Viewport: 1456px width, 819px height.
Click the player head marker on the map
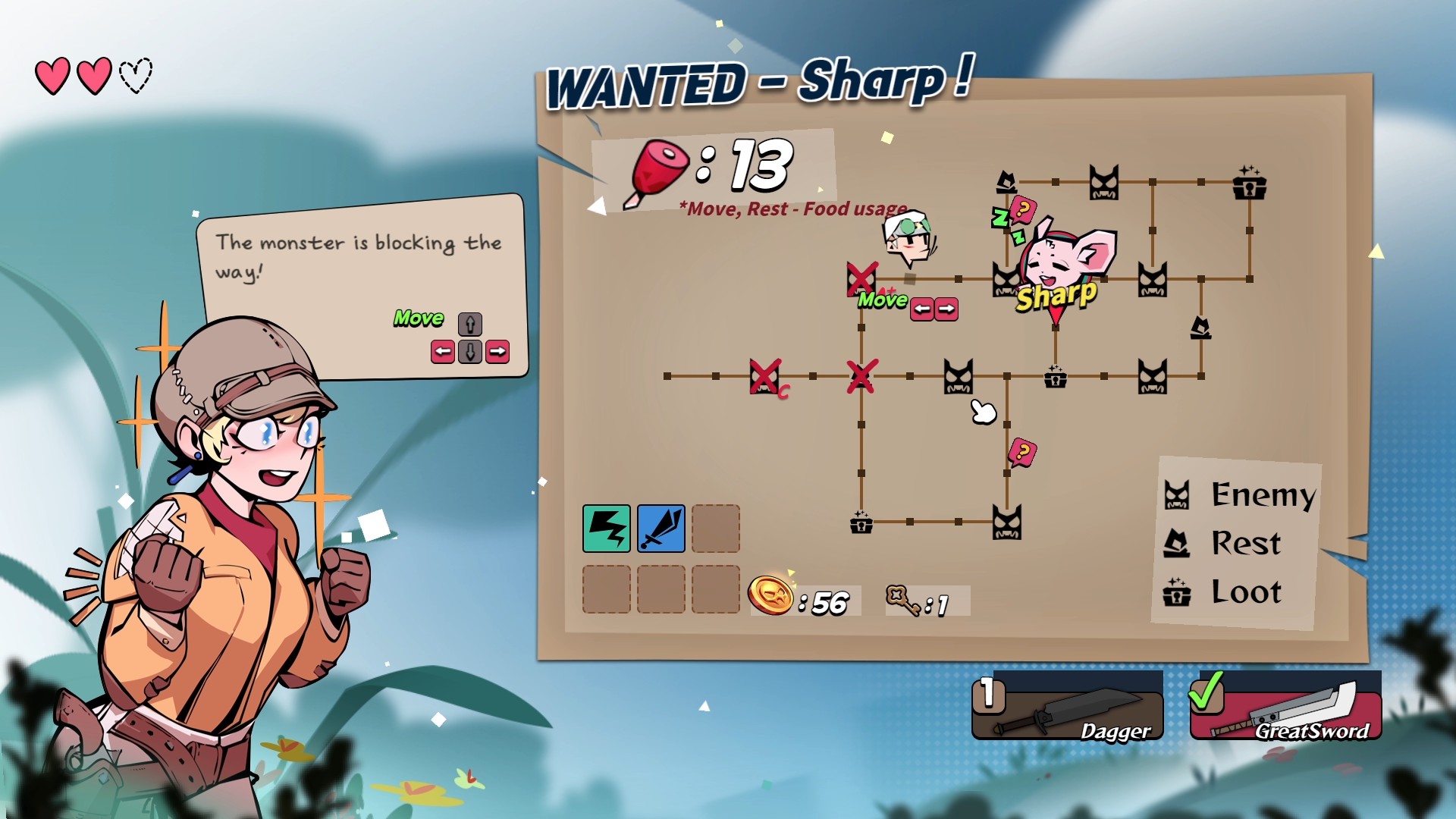909,238
